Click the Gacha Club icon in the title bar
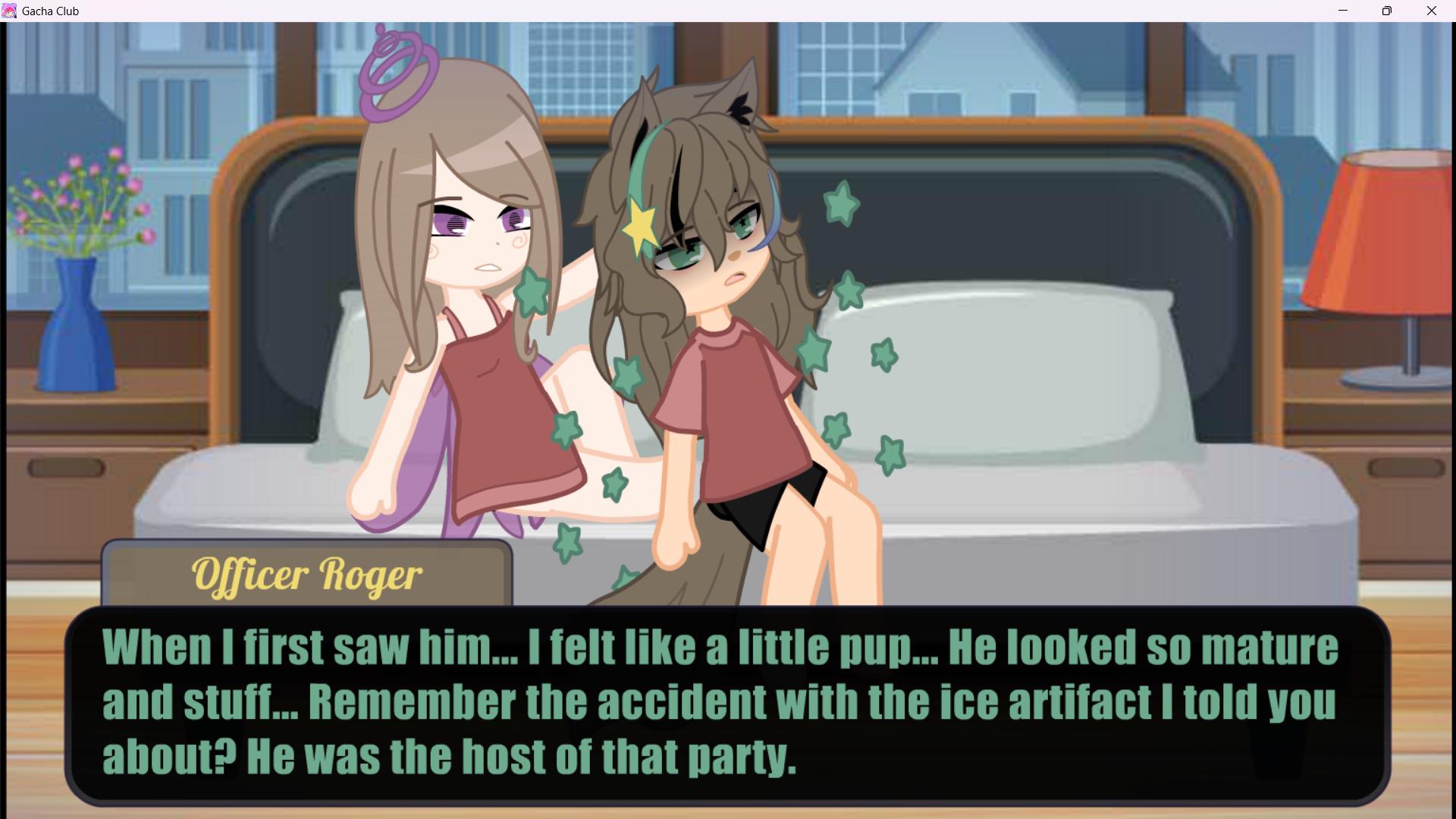Viewport: 1456px width, 819px height. [x=11, y=11]
